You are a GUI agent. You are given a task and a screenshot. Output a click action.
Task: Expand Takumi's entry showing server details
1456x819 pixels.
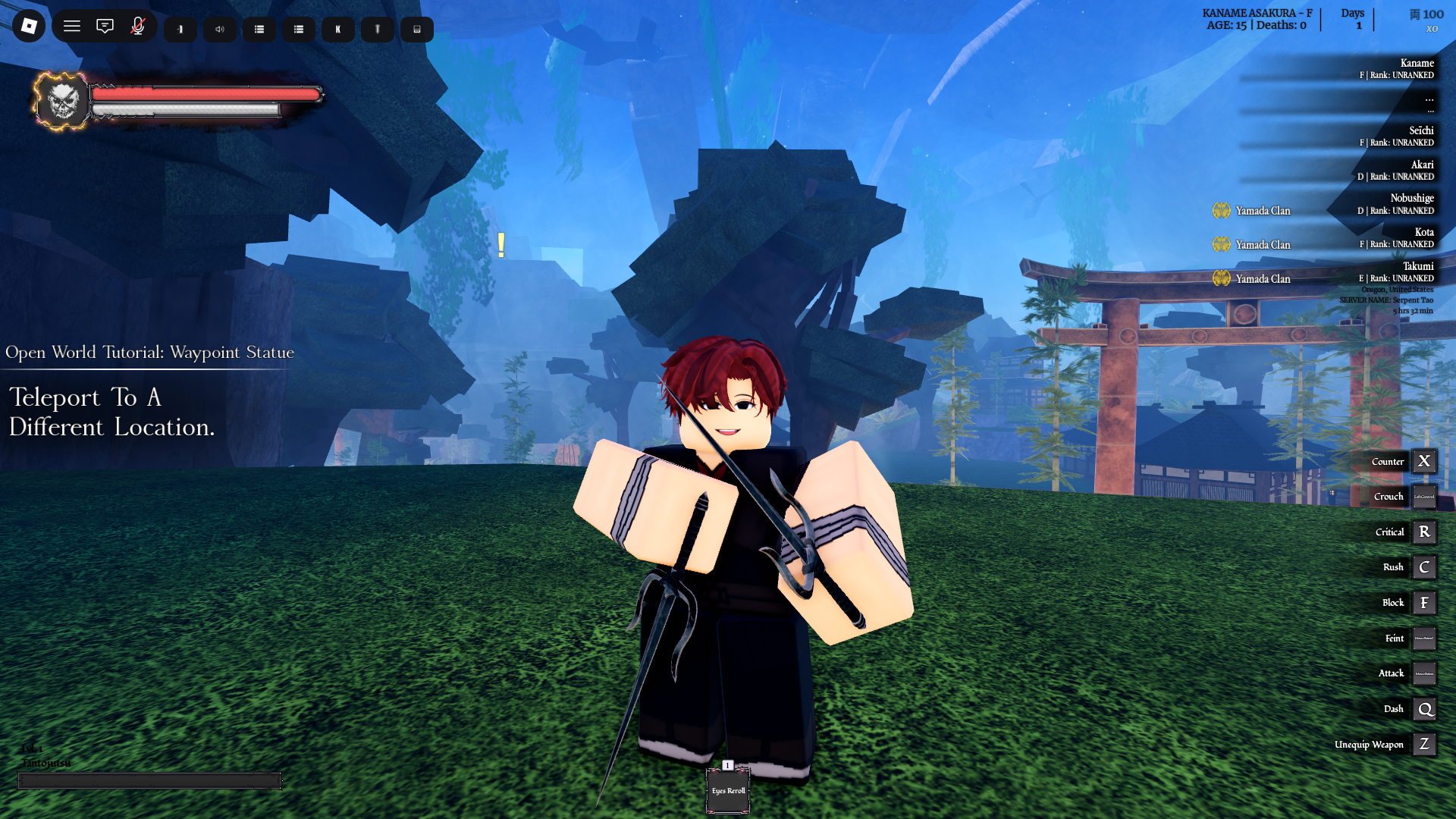point(1419,266)
